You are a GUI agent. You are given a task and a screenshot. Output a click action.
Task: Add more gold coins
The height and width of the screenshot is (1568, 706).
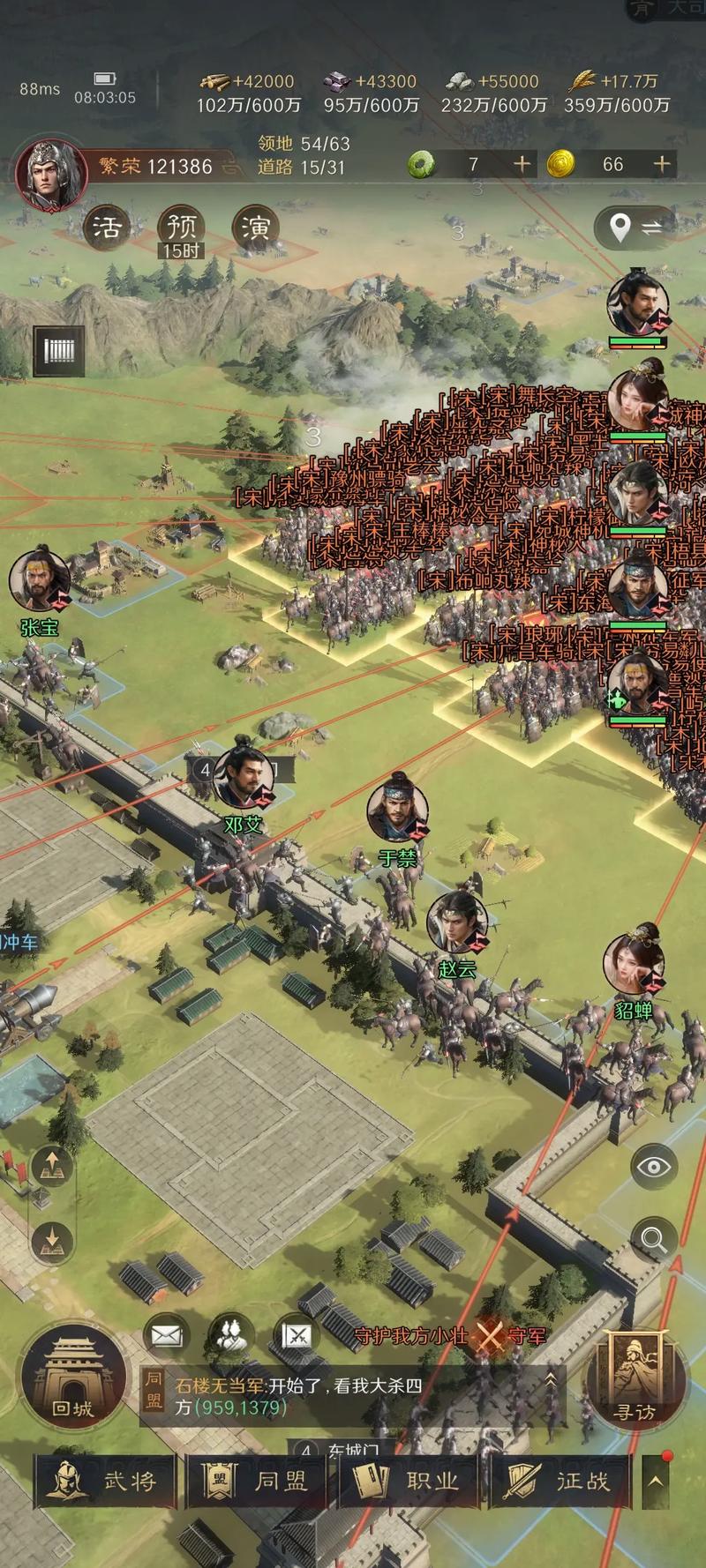(661, 164)
